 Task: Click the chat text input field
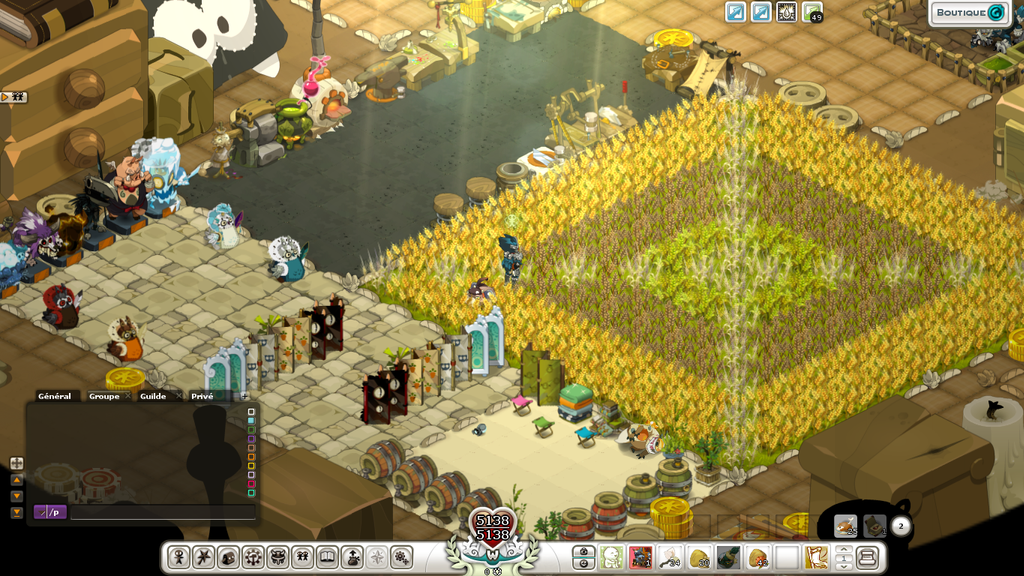click(x=162, y=512)
